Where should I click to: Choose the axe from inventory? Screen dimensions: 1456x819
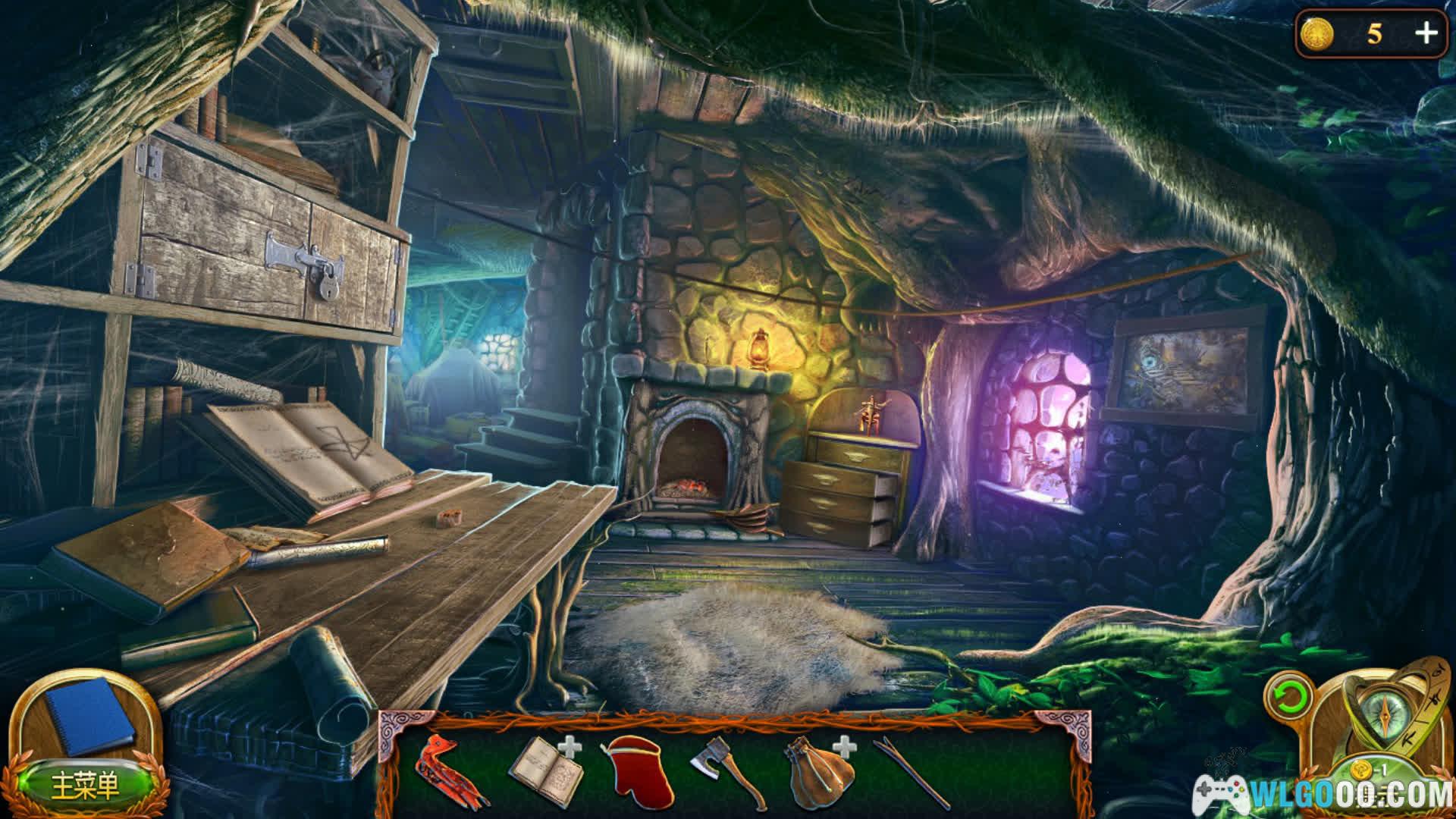point(728,772)
